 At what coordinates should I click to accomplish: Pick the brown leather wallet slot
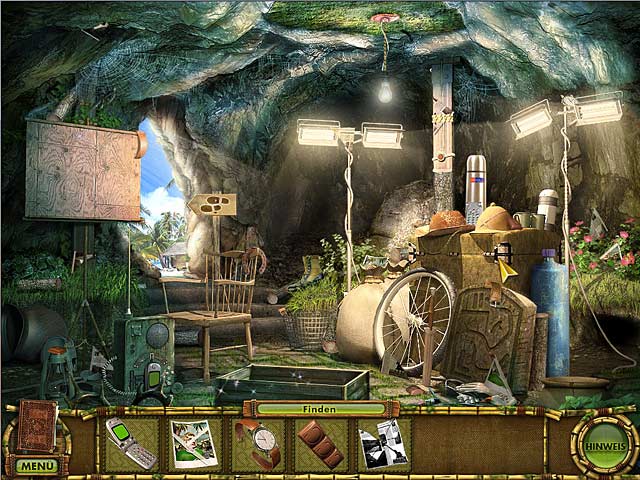coord(322,444)
